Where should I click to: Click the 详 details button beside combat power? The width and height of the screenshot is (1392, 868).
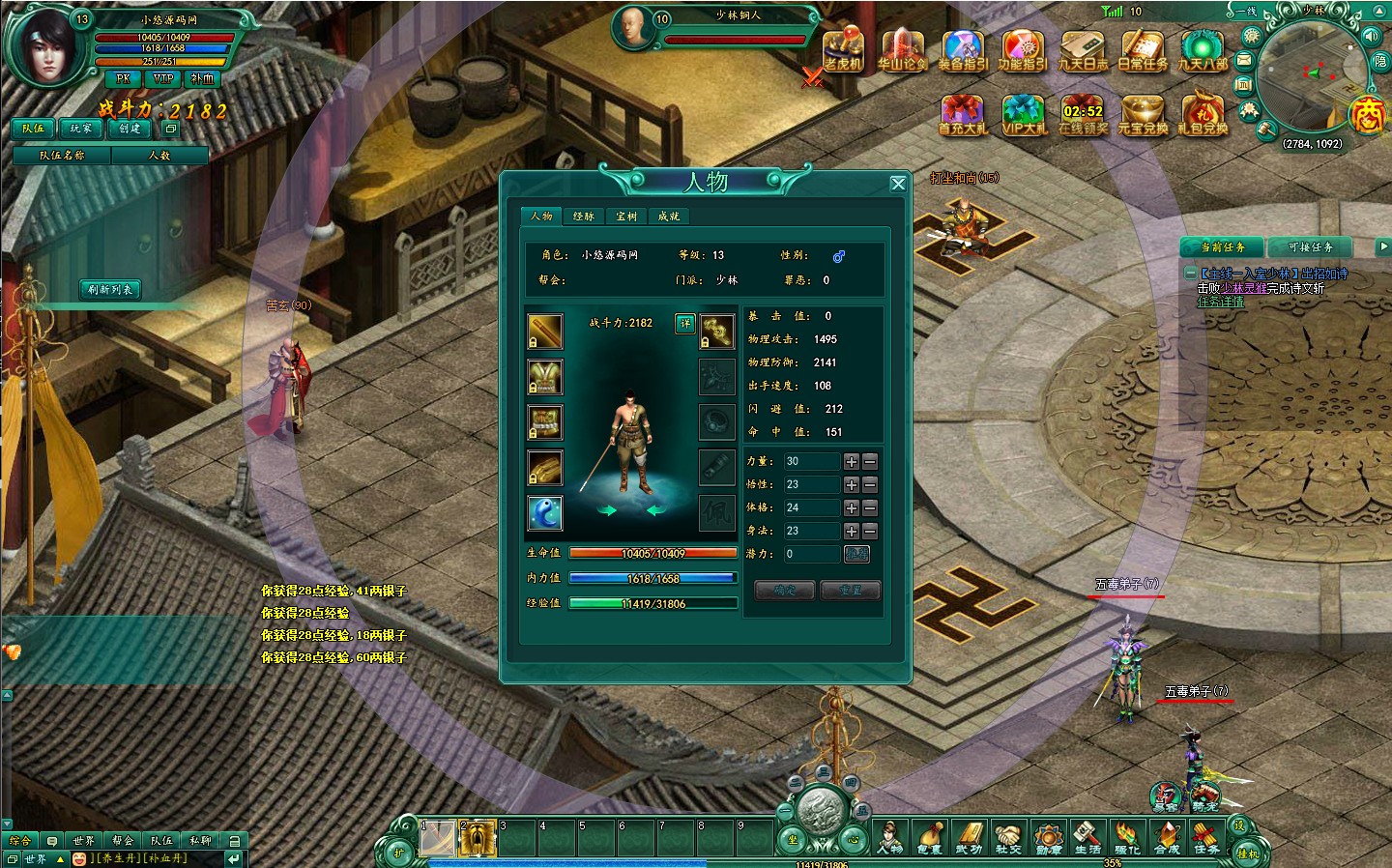[684, 323]
